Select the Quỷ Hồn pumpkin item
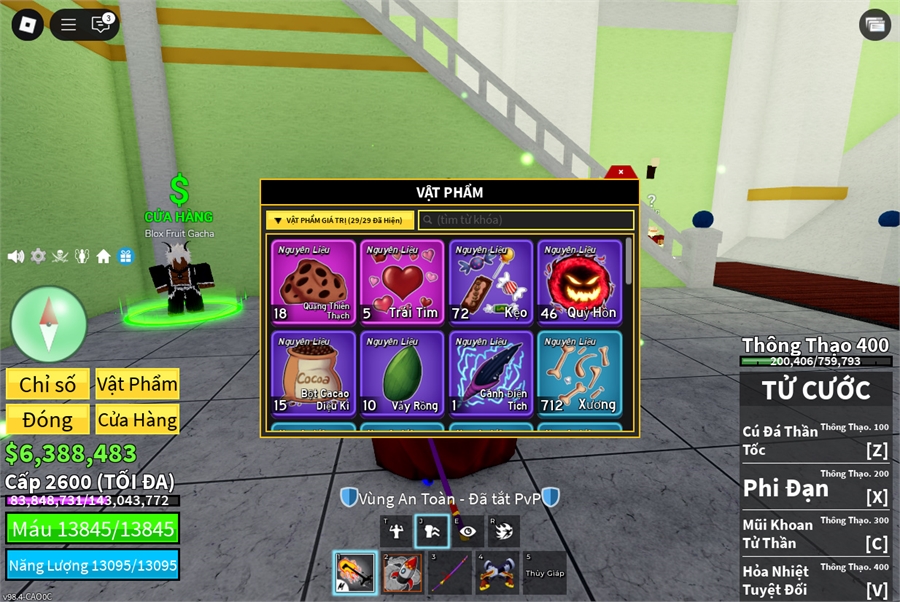This screenshot has width=900, height=602. pos(578,282)
